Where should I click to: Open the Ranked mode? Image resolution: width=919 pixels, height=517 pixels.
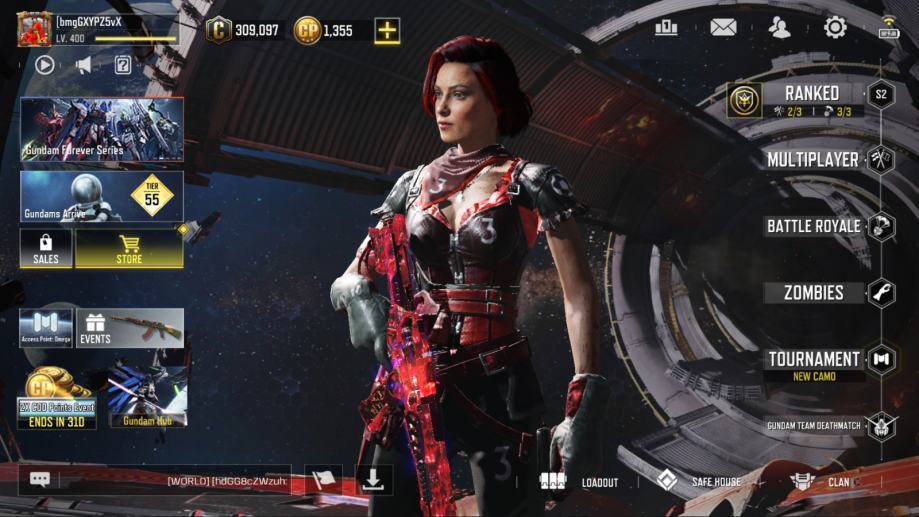tap(811, 99)
